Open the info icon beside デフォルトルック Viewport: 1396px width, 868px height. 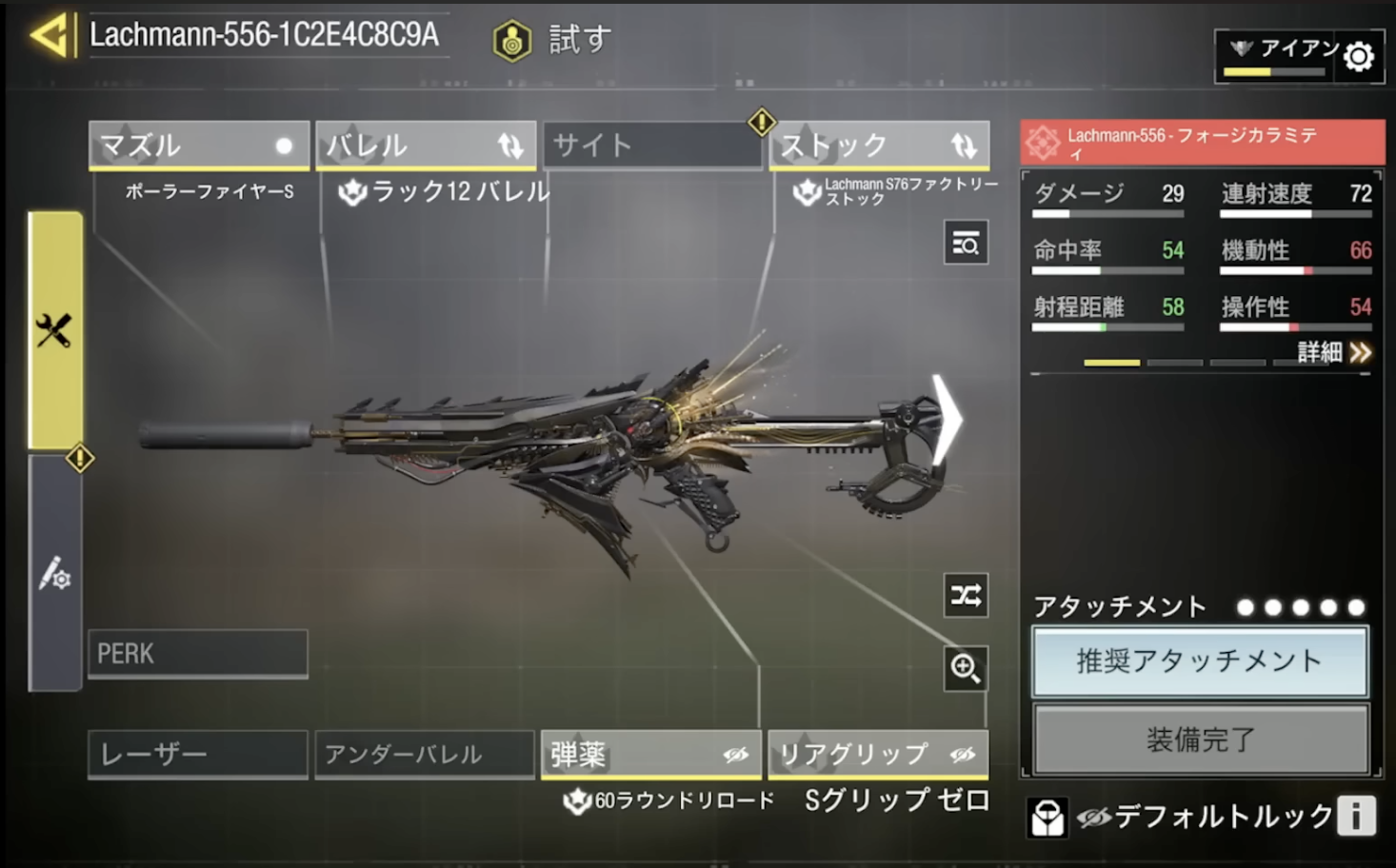click(x=1356, y=816)
